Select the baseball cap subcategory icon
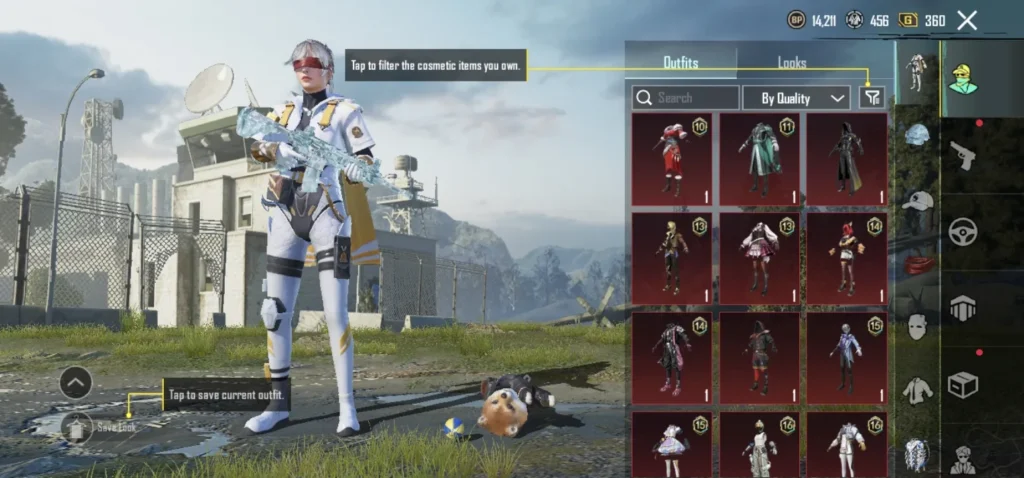Viewport: 1024px width, 478px height. pos(917,200)
